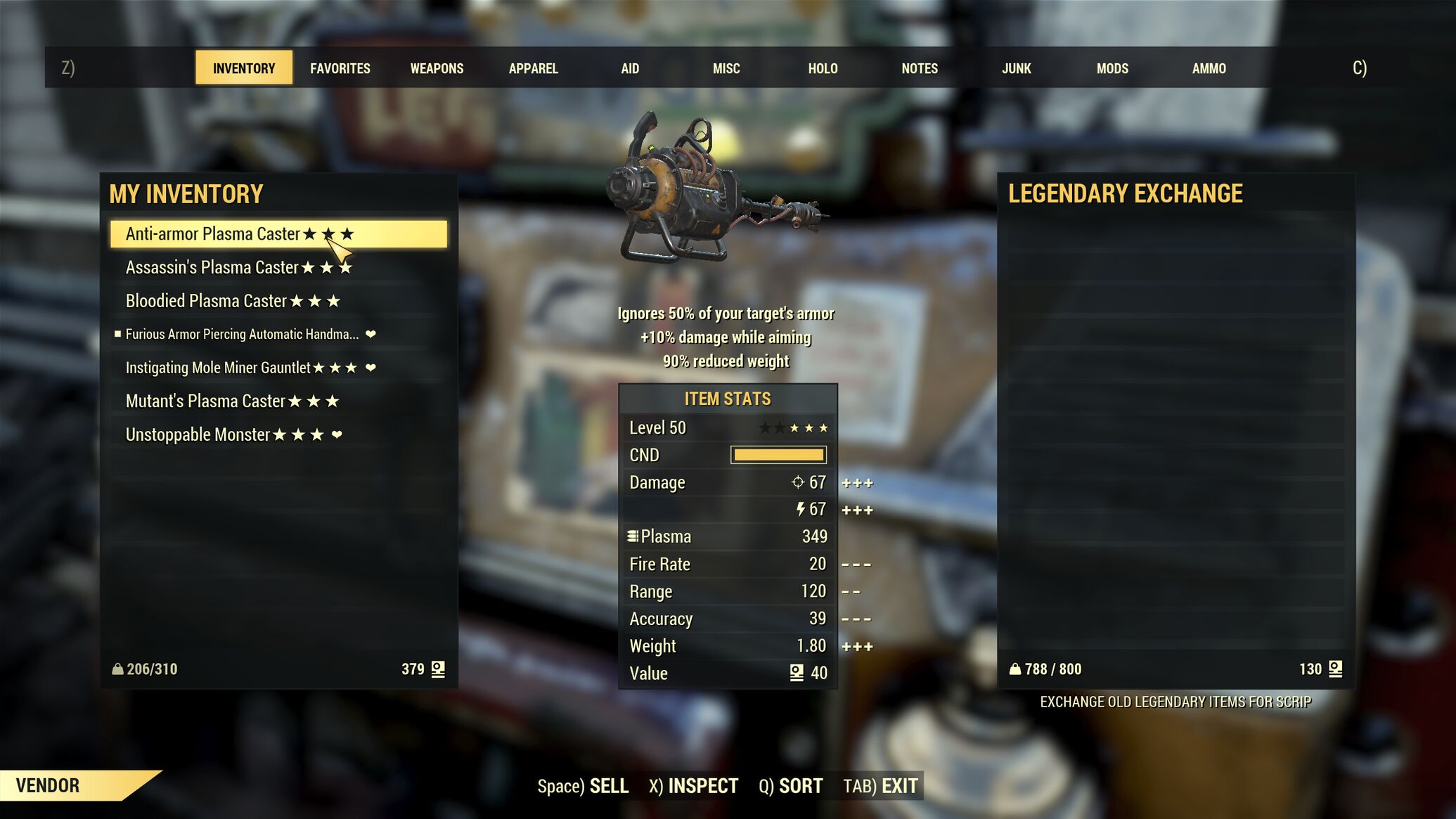The height and width of the screenshot is (819, 1456).
Task: Switch to the Junk tab
Action: (x=1016, y=68)
